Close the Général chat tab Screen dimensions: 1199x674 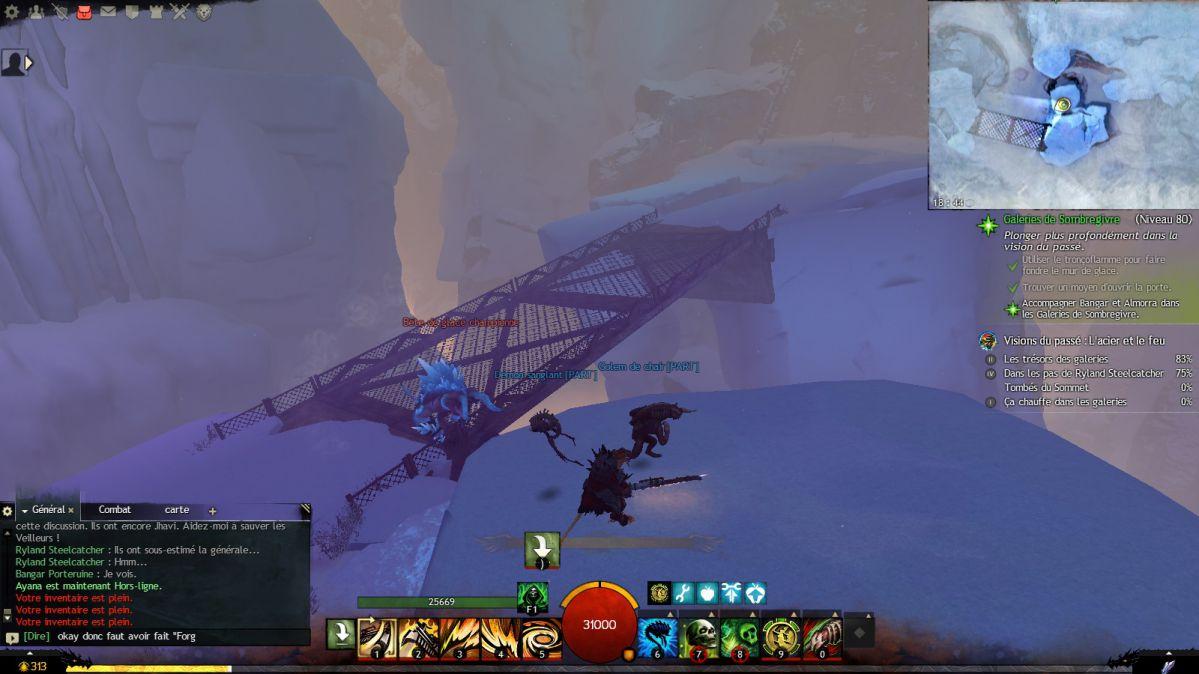tap(71, 510)
